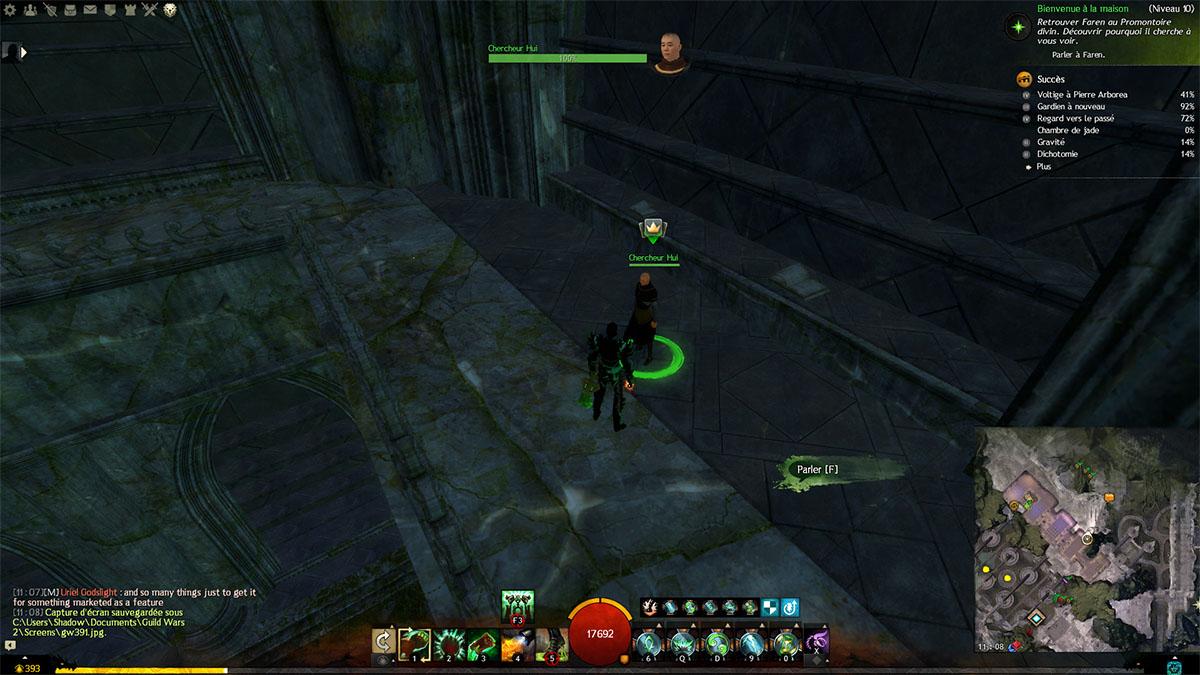This screenshot has width=1200, height=675.
Task: Open the World vs World castle icon
Action: tap(130, 10)
